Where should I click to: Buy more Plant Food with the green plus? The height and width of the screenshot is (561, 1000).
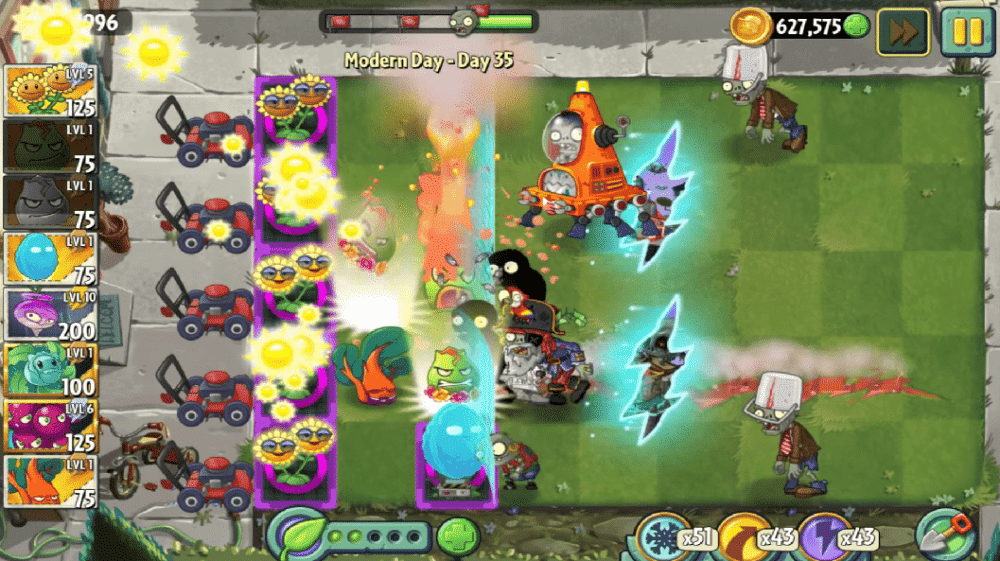[458, 536]
